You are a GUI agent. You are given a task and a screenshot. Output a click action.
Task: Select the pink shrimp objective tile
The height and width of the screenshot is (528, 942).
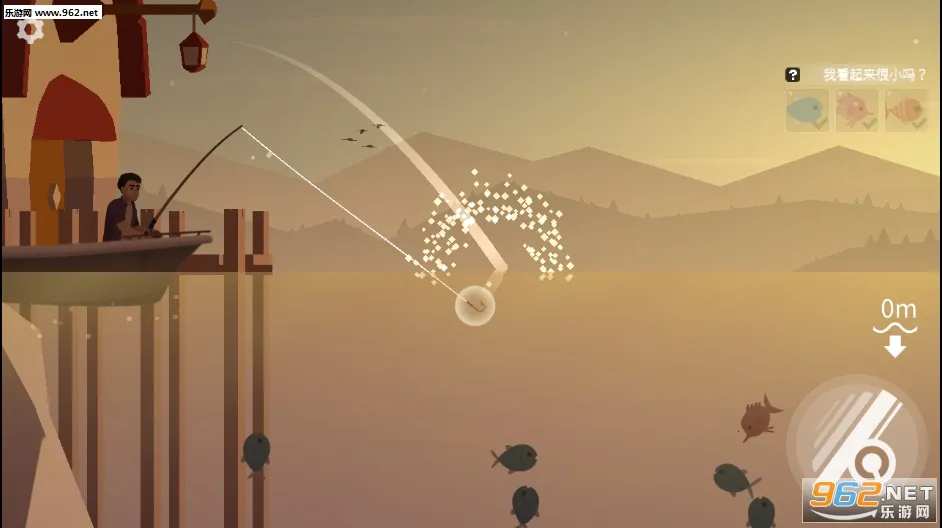pyautogui.click(x=856, y=110)
